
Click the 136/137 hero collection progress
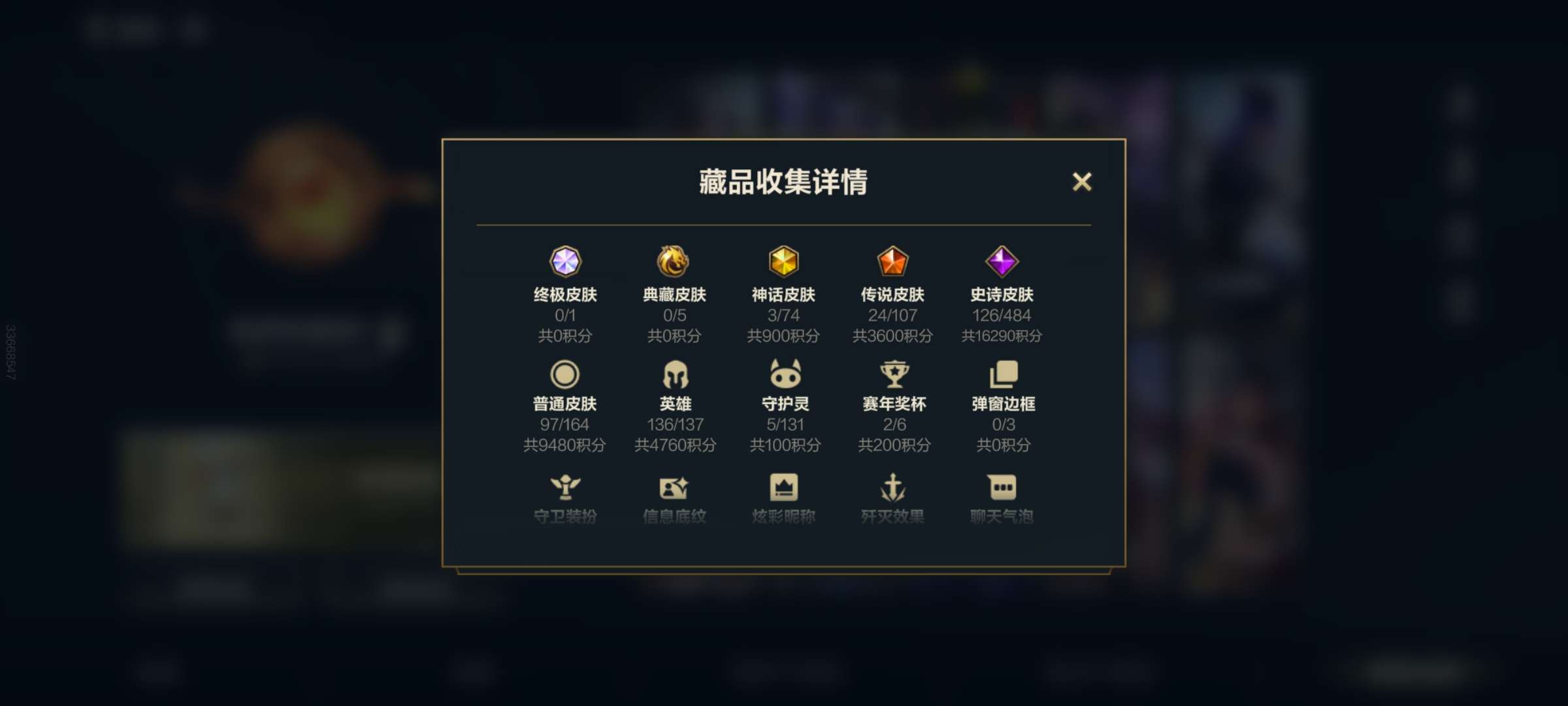pyautogui.click(x=676, y=424)
